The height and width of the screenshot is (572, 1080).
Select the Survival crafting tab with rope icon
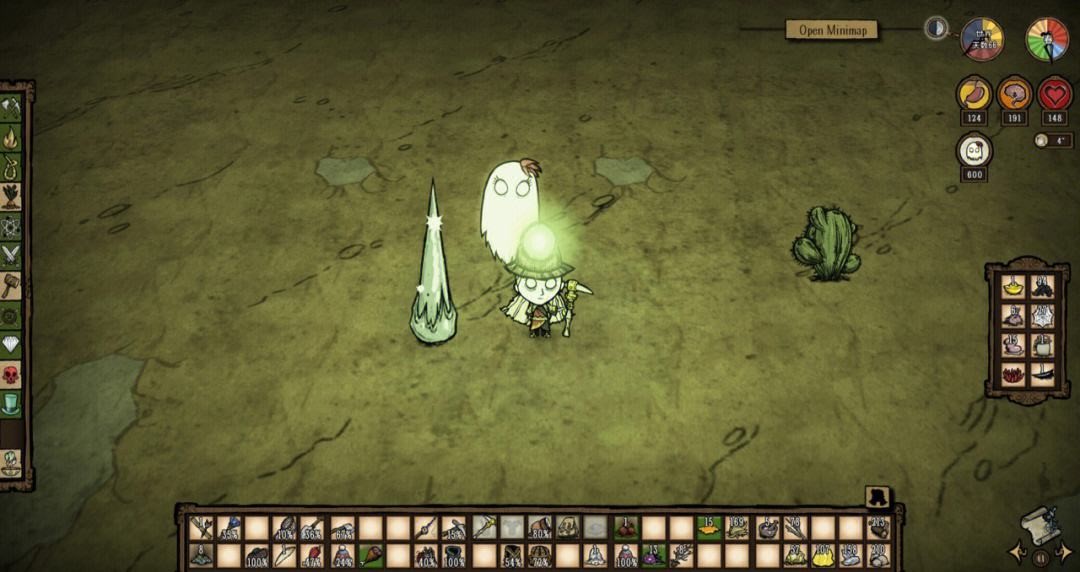pos(11,166)
